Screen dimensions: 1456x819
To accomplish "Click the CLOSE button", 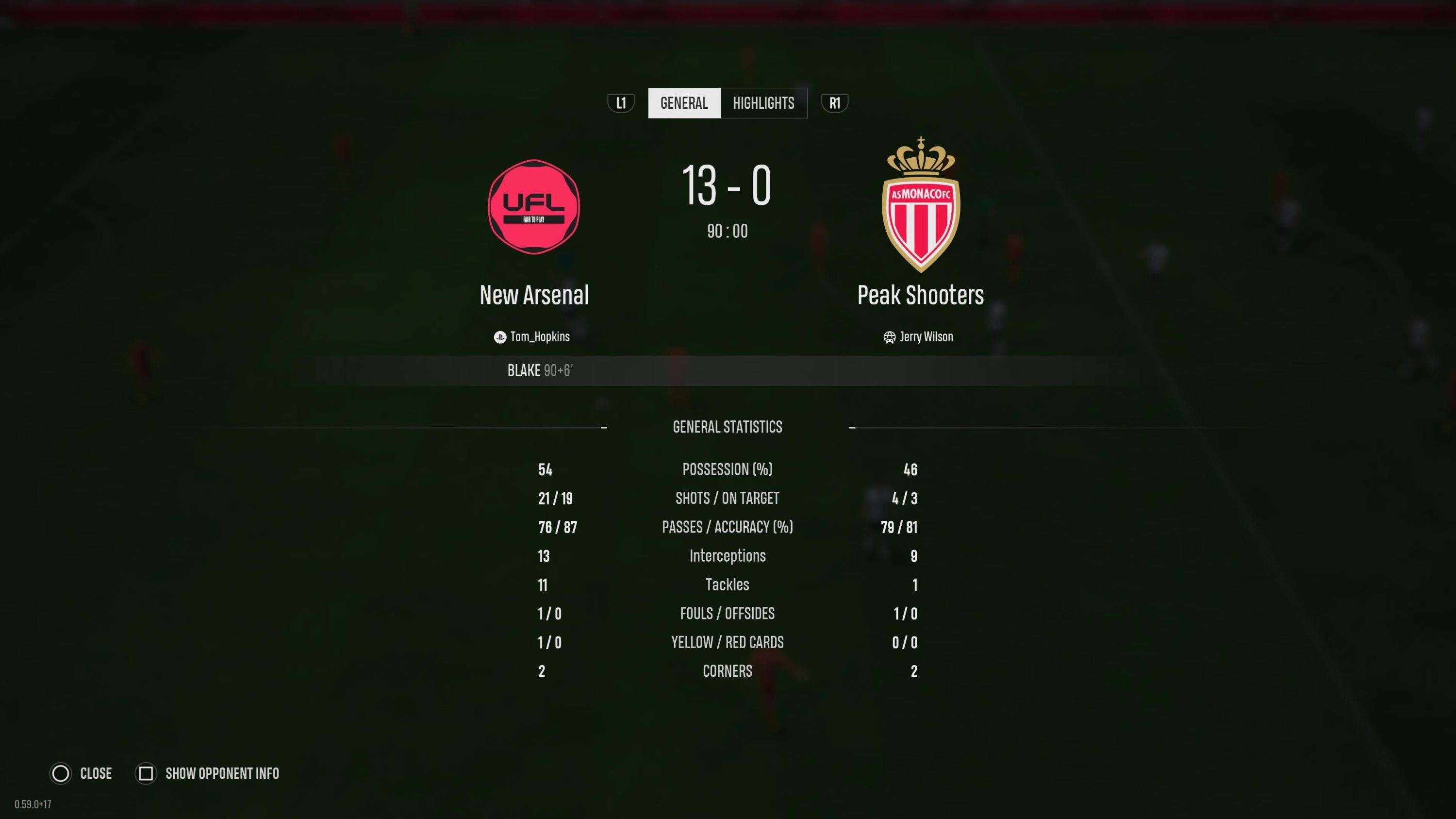I will [x=96, y=774].
